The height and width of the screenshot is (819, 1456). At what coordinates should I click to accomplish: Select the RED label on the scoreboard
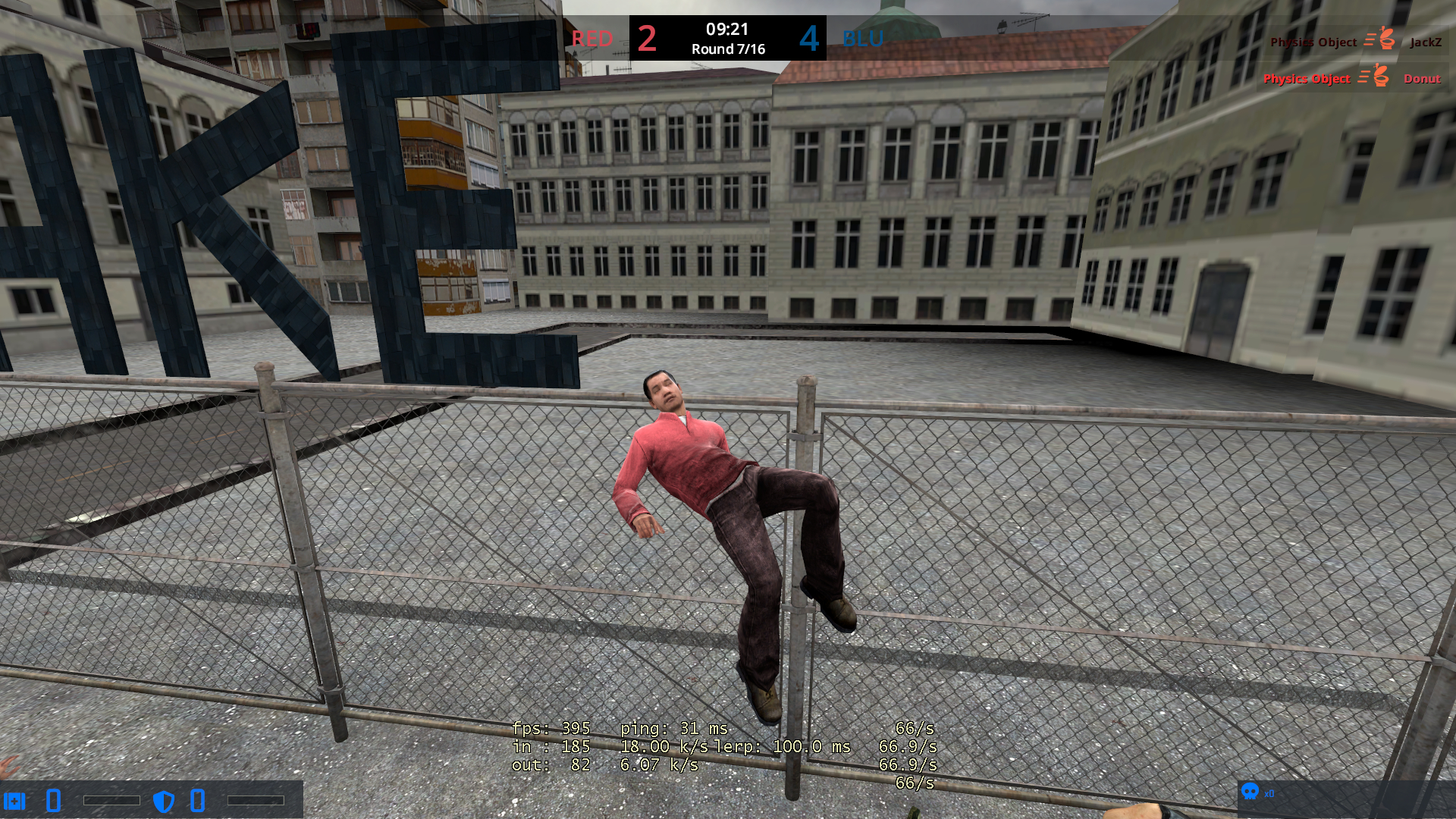pos(592,39)
